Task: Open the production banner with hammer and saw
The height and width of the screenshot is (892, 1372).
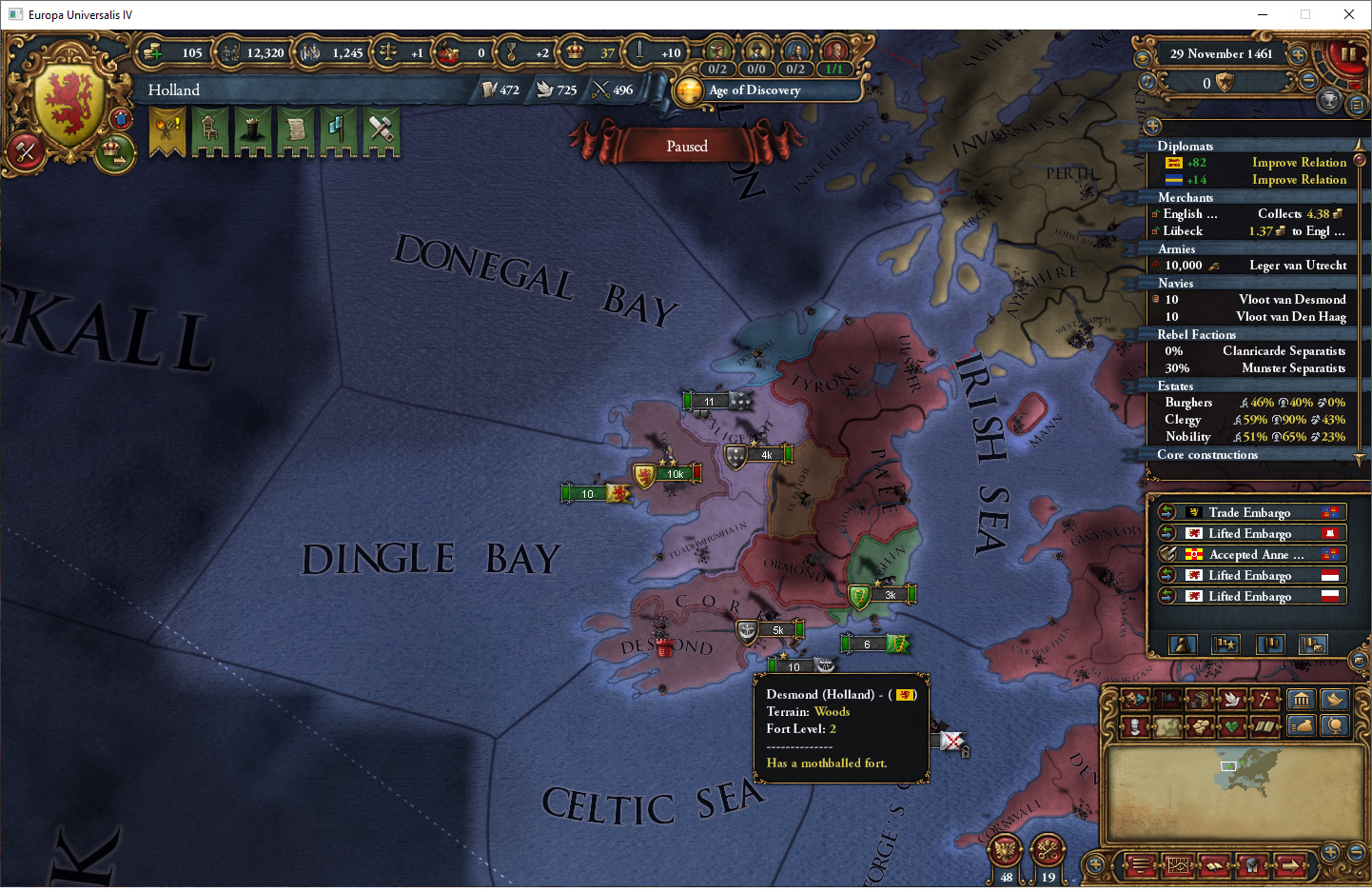Action: click(382, 131)
